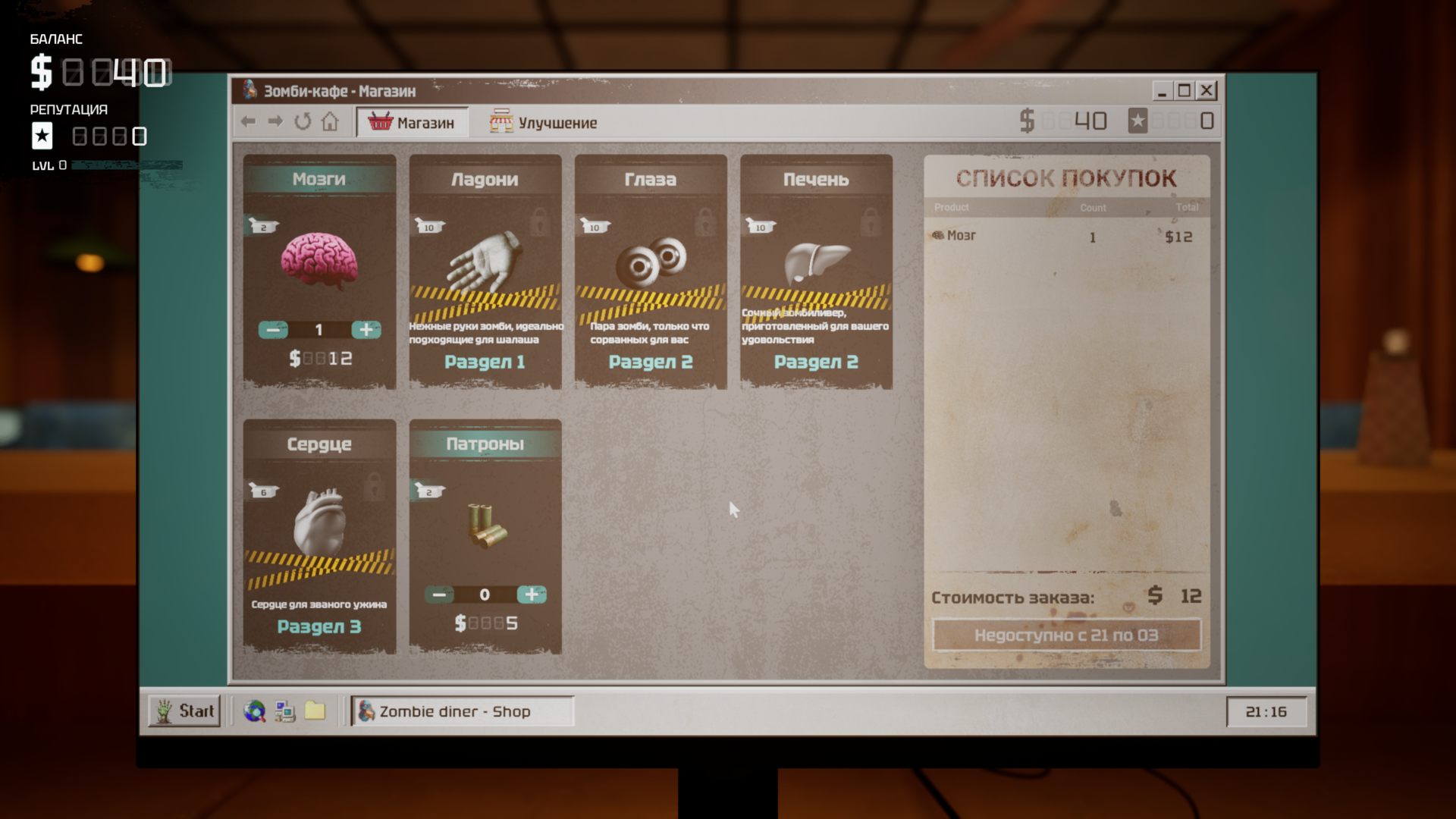Decrease the Мозги quantity with minus
Viewport: 1456px width, 819px height.
click(x=273, y=330)
